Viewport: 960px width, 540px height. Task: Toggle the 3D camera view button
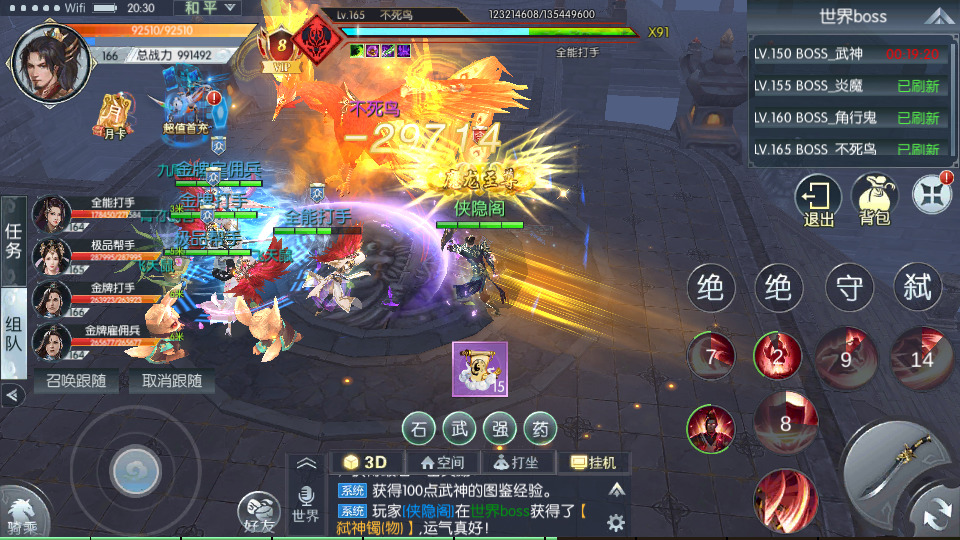tap(366, 462)
